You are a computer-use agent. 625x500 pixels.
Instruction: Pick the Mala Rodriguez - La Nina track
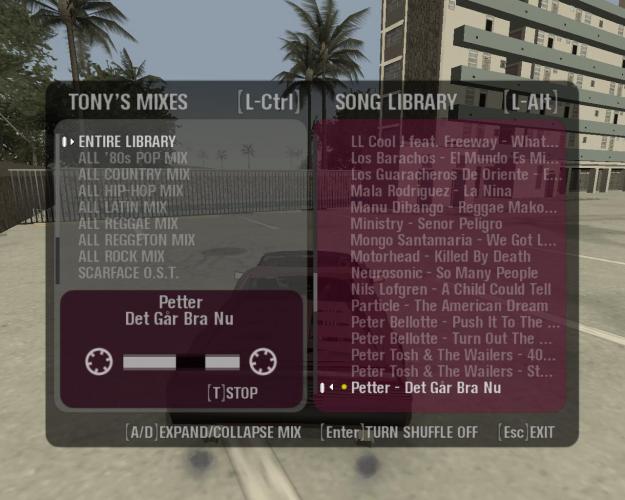(x=431, y=190)
